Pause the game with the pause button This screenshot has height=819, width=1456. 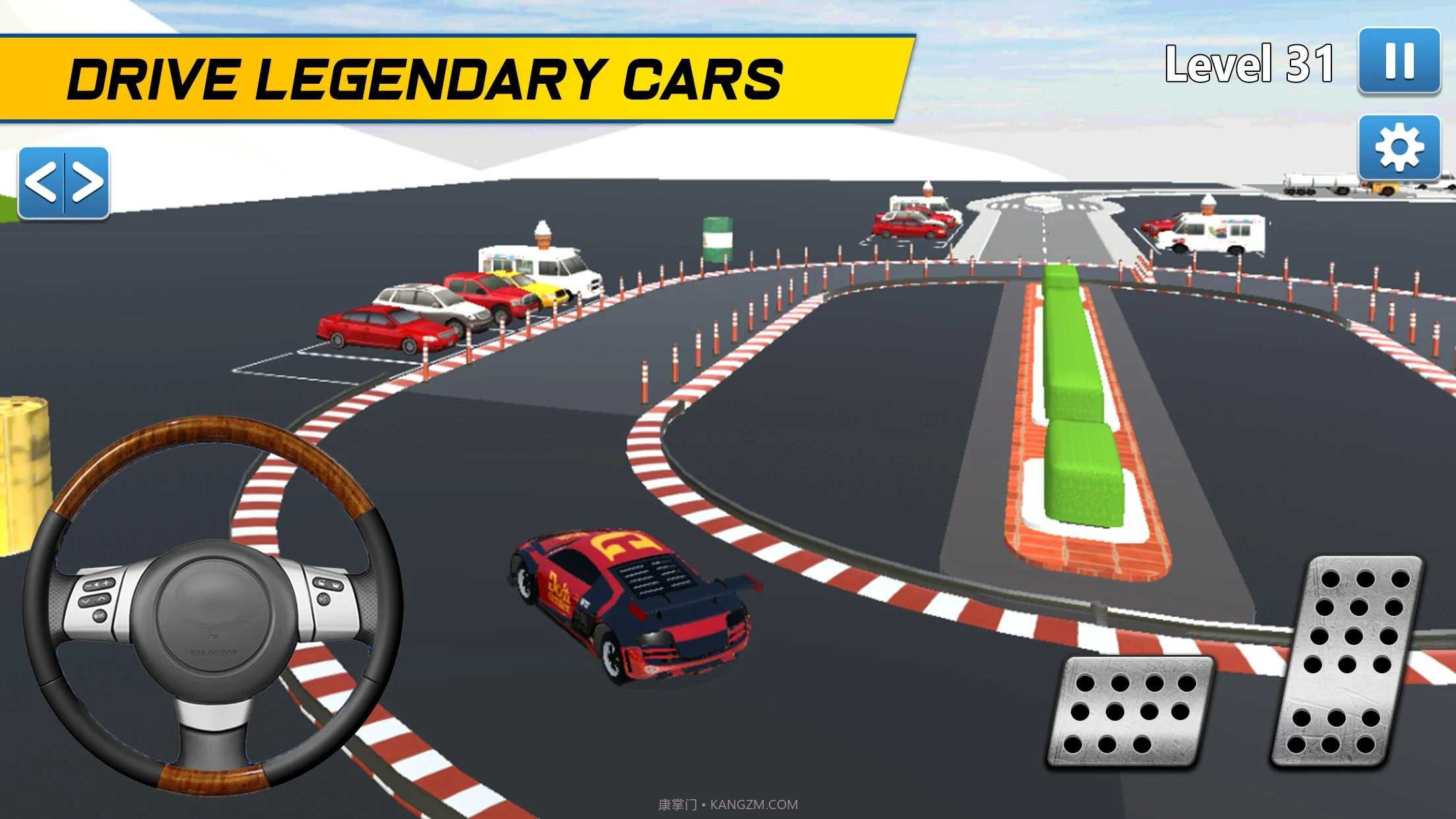tap(1399, 61)
